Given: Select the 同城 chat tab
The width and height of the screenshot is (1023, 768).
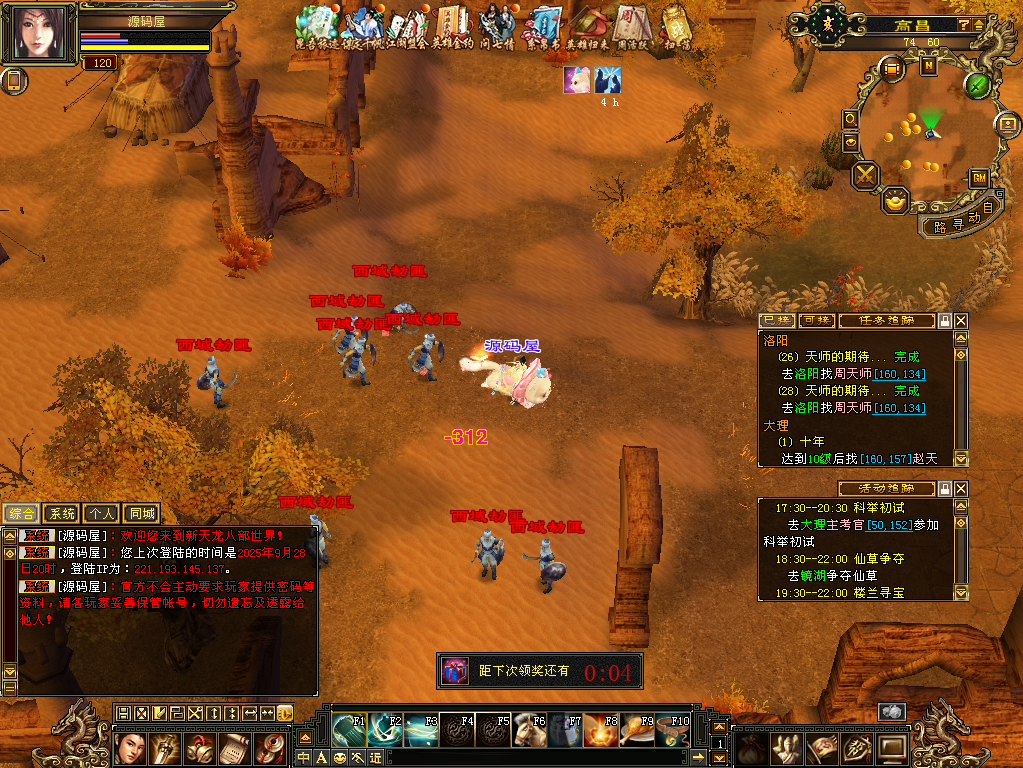Looking at the screenshot, I should (141, 514).
